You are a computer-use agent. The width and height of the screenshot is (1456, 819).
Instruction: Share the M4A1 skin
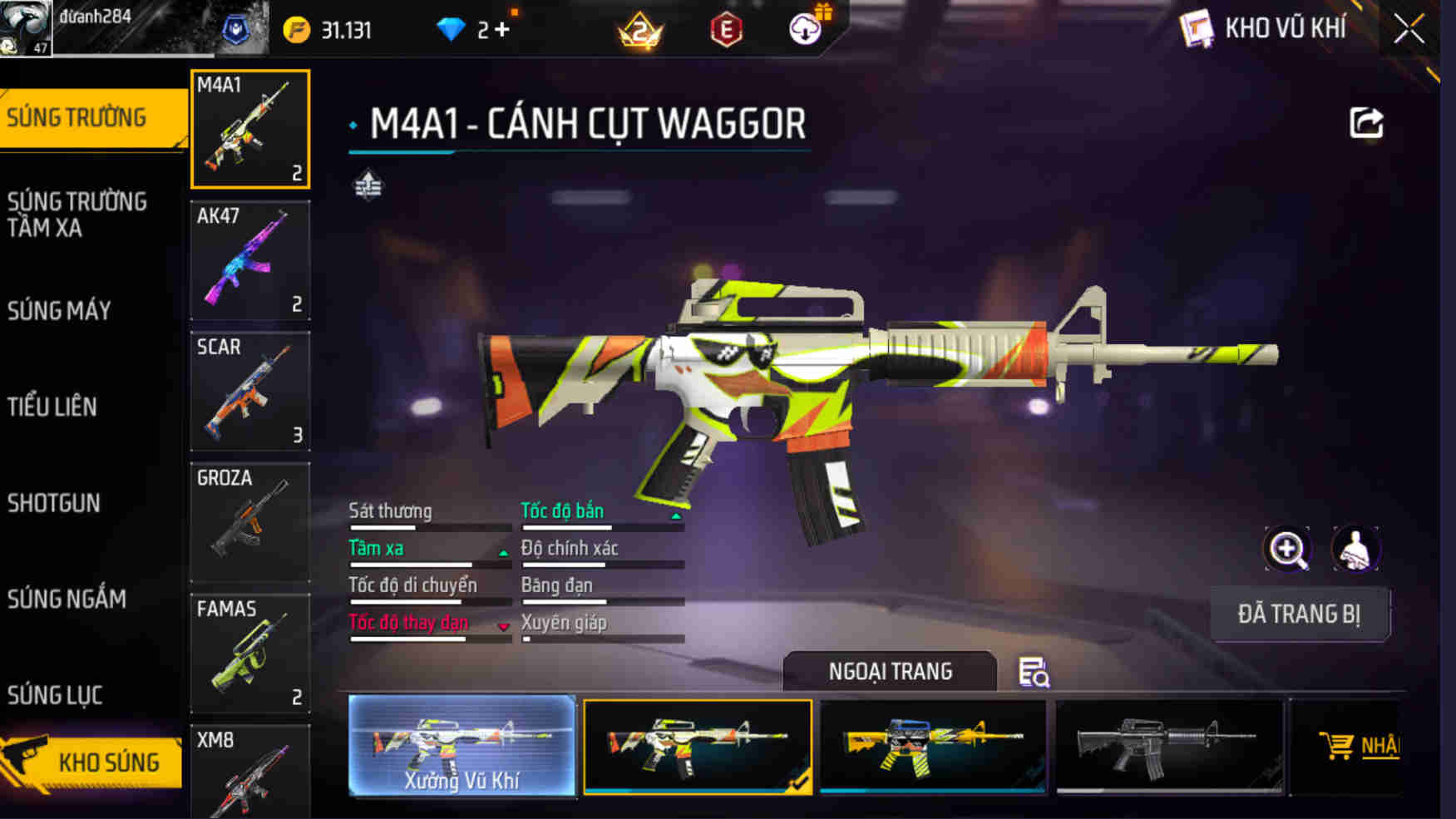(1366, 123)
